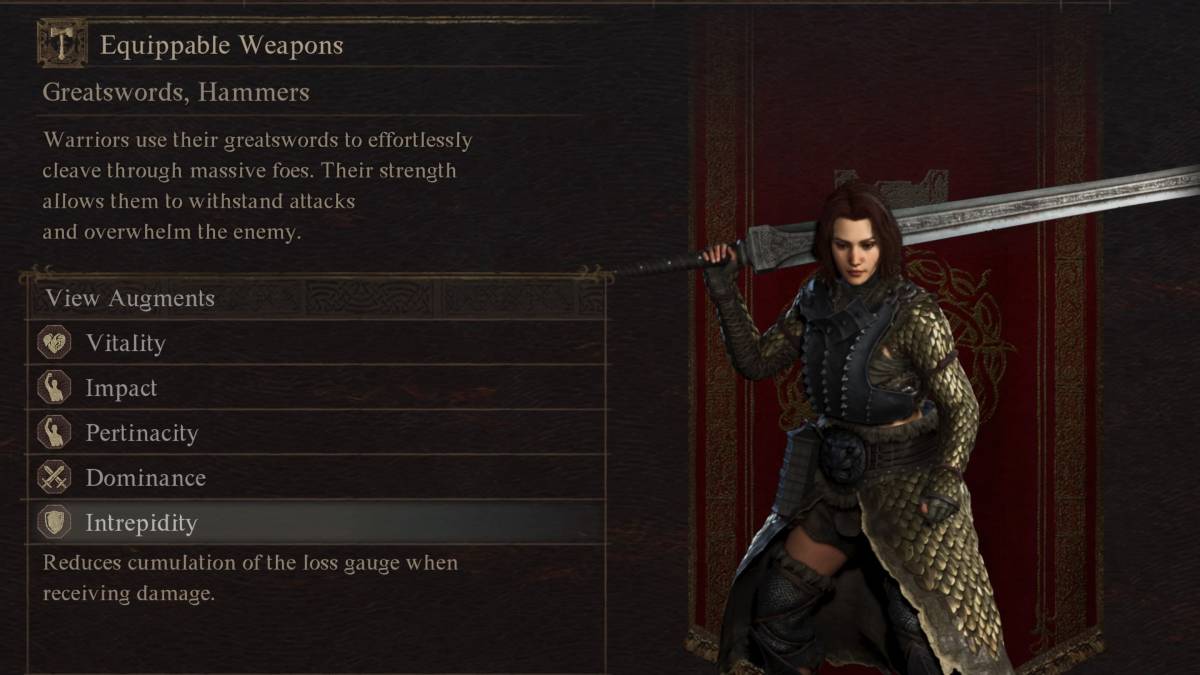Click the highlighted Intrepidity augment
Image resolution: width=1200 pixels, height=675 pixels.
pyautogui.click(x=141, y=523)
